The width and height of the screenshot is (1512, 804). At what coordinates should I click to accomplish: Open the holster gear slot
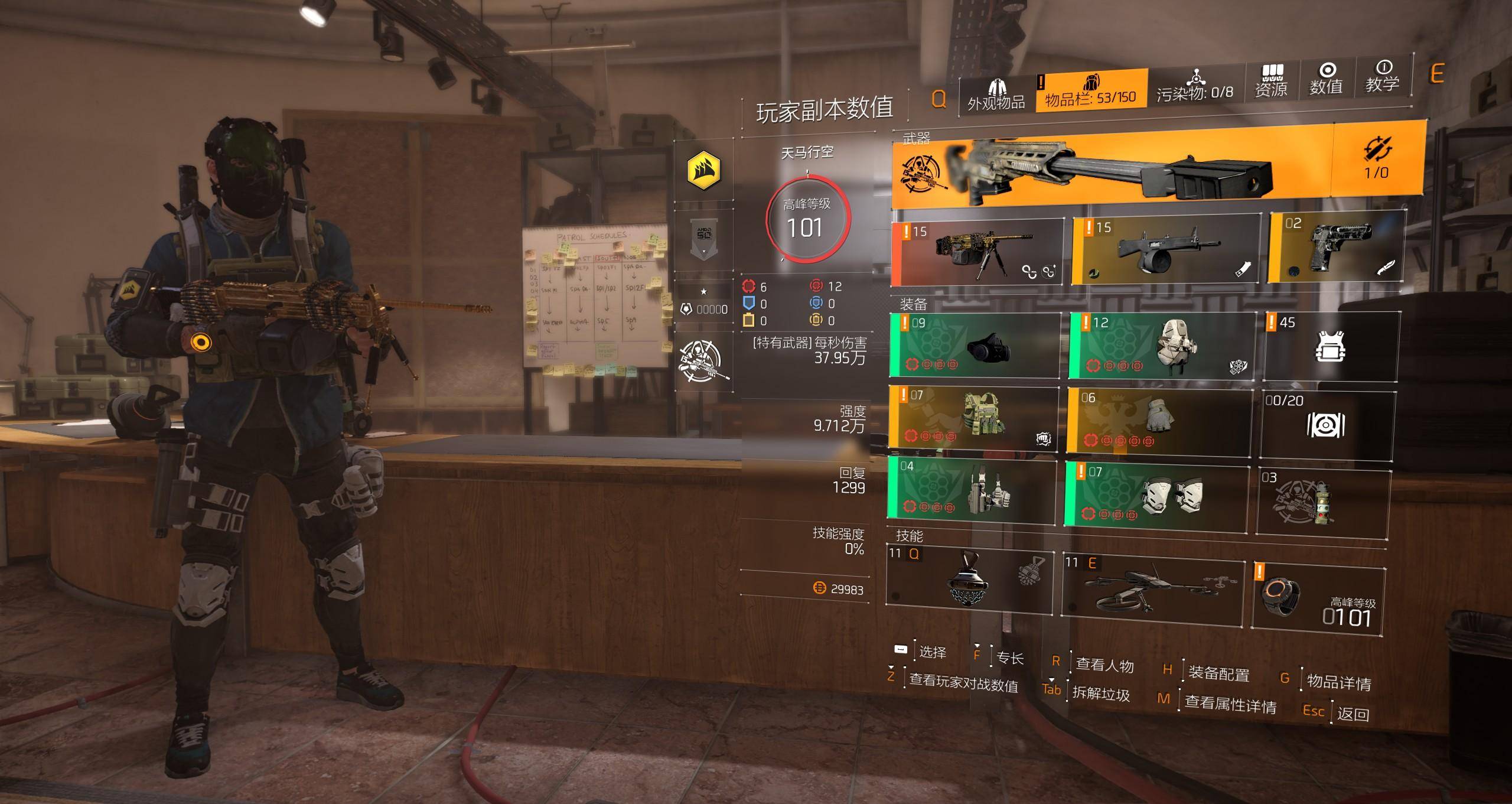(x=972, y=491)
